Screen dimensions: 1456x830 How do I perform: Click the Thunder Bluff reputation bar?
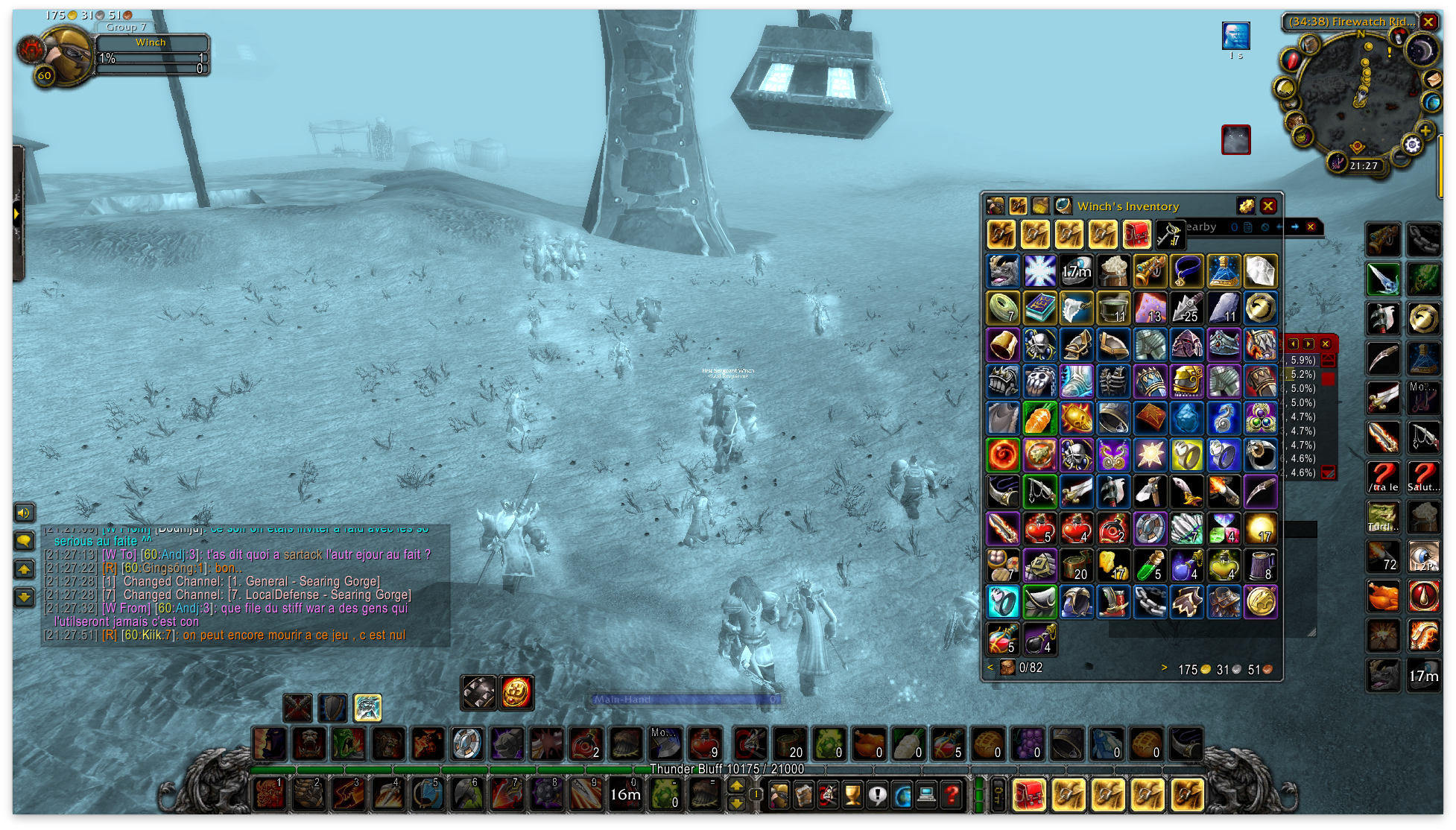[727, 769]
